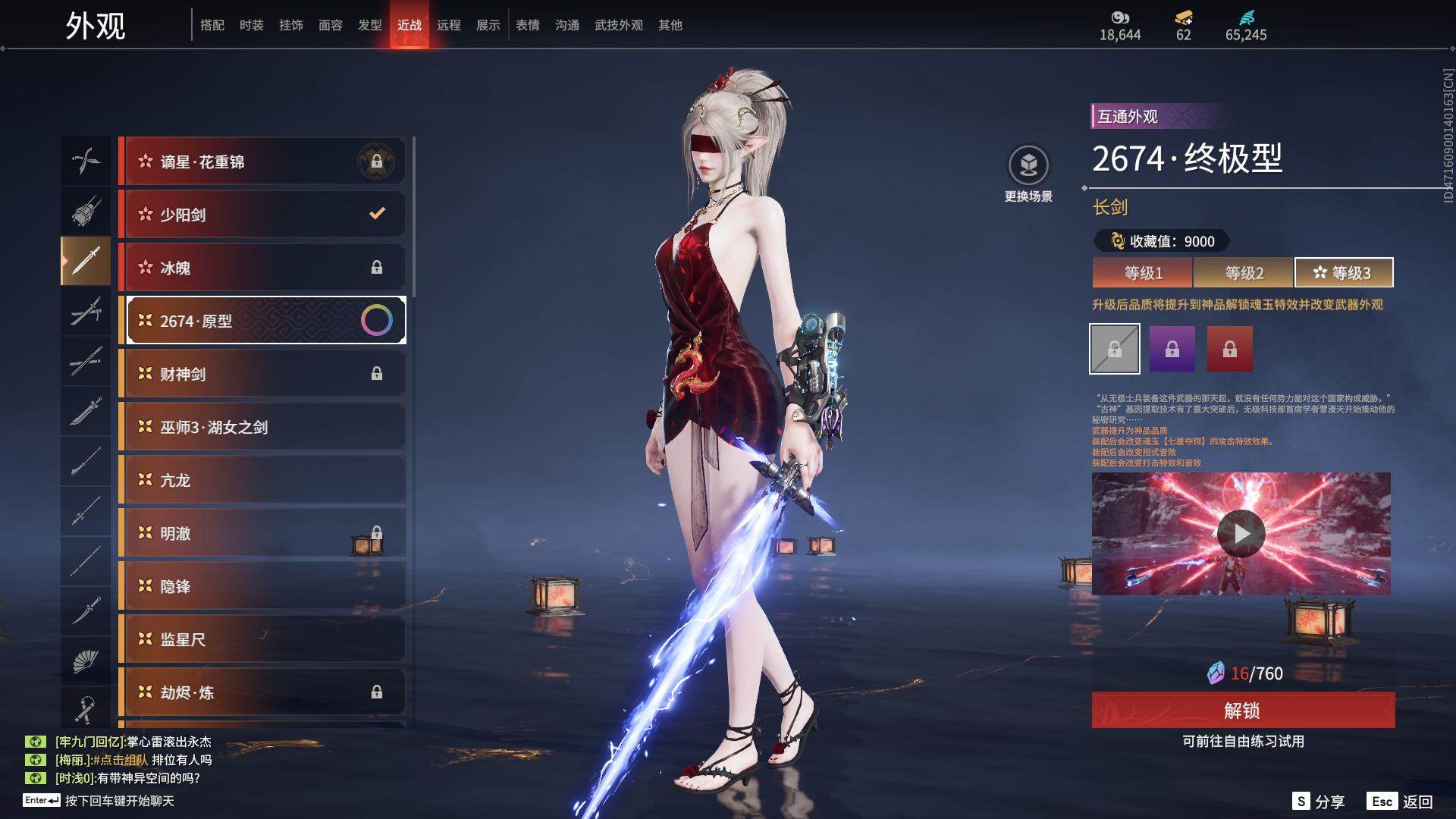Pick the red locked color swatch
Screen dimensions: 1456x819
point(1229,349)
